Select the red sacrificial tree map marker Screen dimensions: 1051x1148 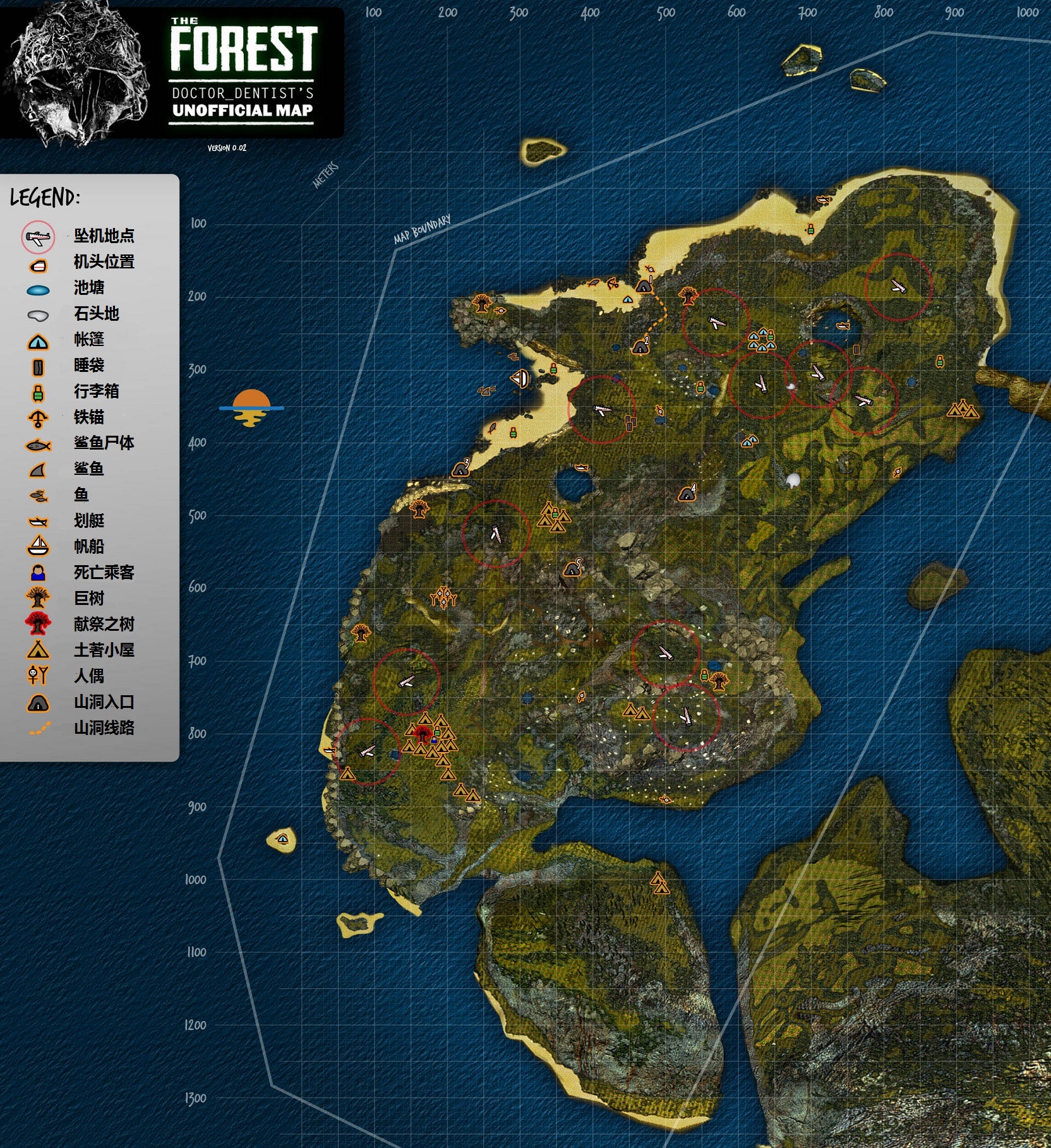coord(422,734)
